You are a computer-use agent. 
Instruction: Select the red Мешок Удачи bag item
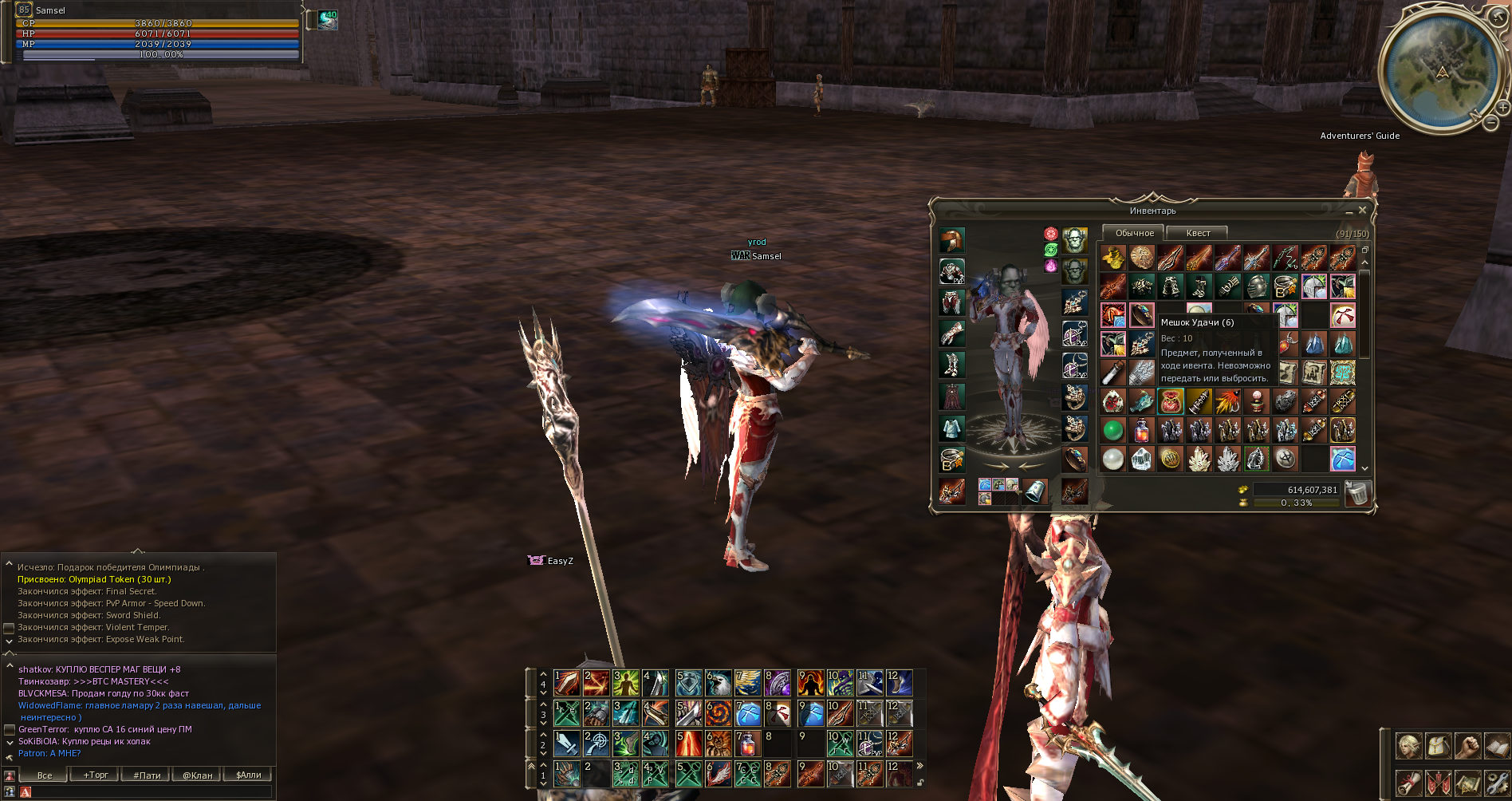click(x=1170, y=401)
